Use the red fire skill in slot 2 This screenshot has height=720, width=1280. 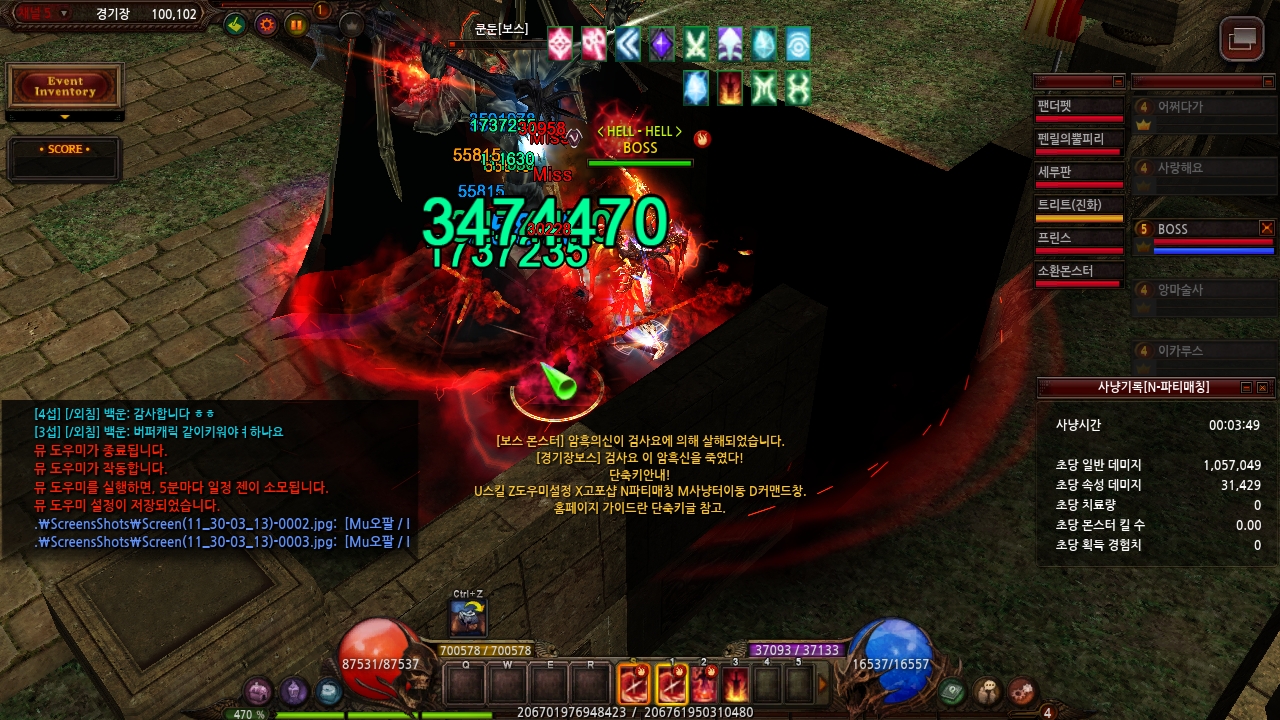704,685
